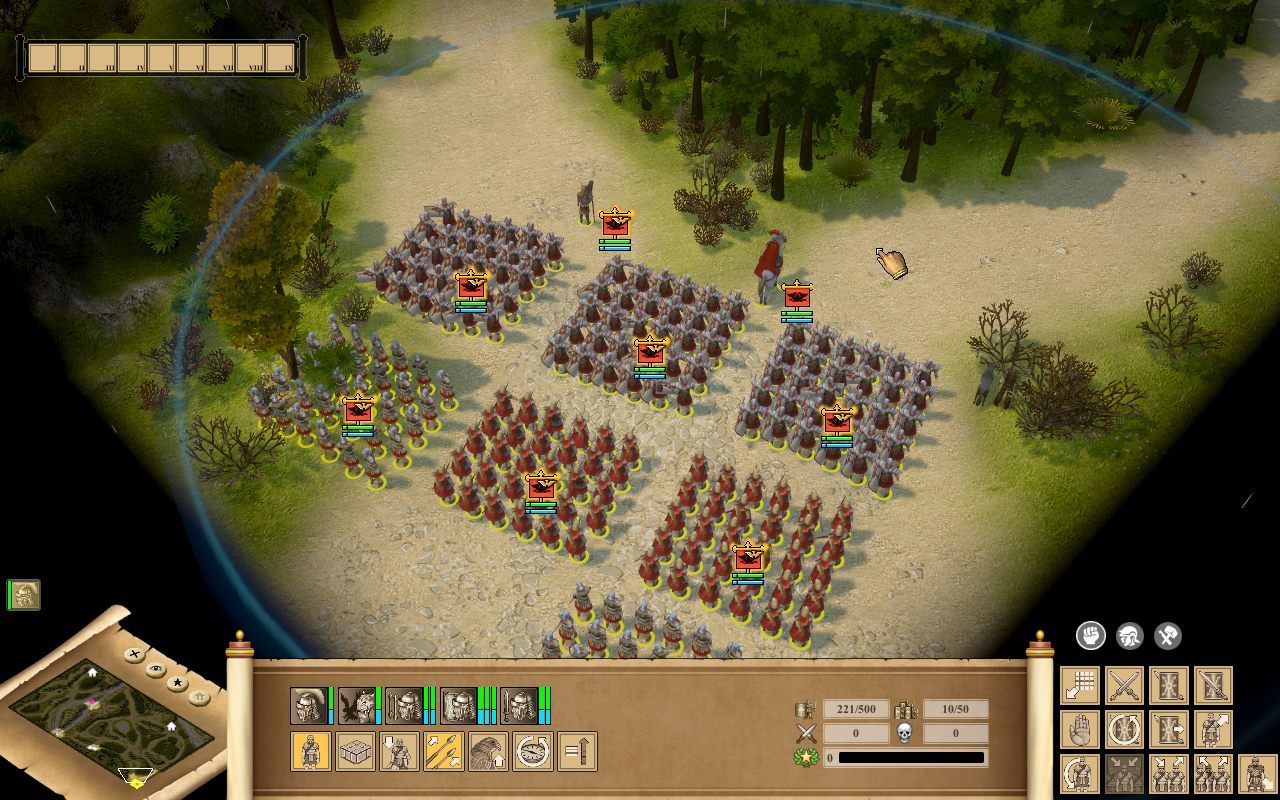Click the X button above the minimap
Viewport: 1280px width, 800px height.
point(134,654)
